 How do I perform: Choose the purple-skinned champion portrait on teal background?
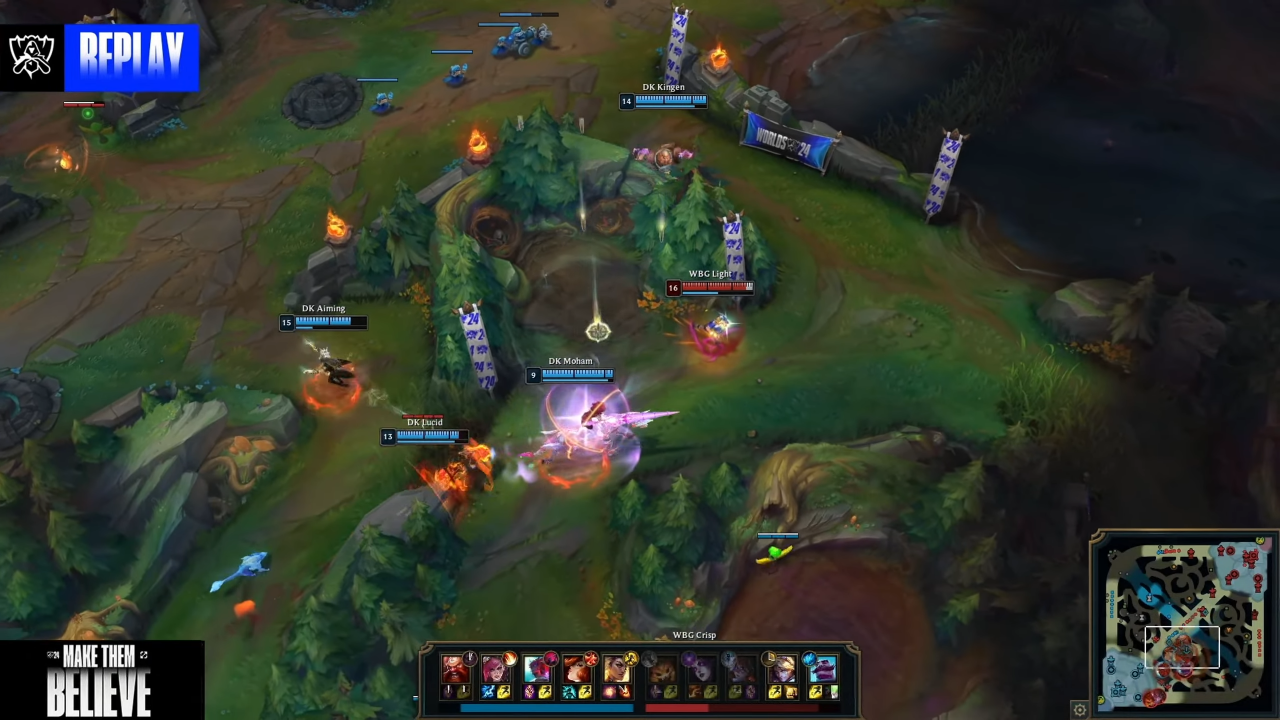coord(822,668)
